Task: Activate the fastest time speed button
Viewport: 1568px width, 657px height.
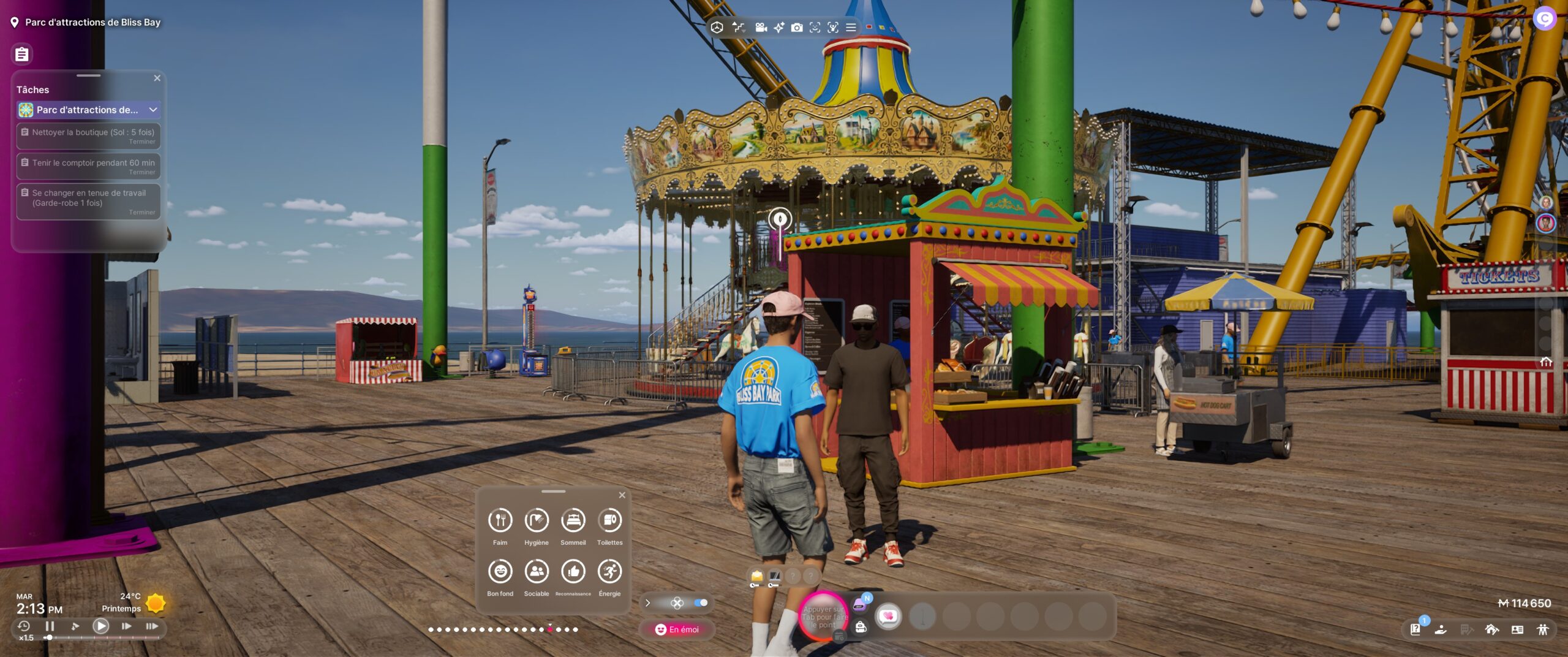Action: [x=152, y=626]
